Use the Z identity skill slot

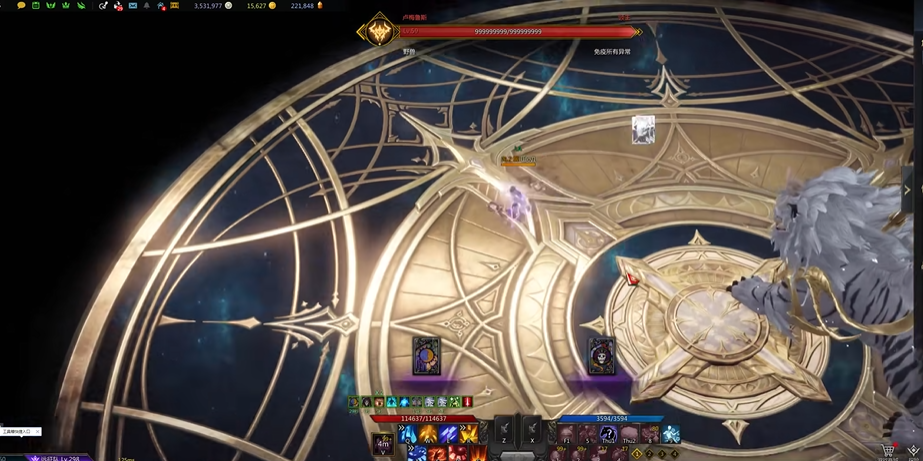click(x=504, y=431)
